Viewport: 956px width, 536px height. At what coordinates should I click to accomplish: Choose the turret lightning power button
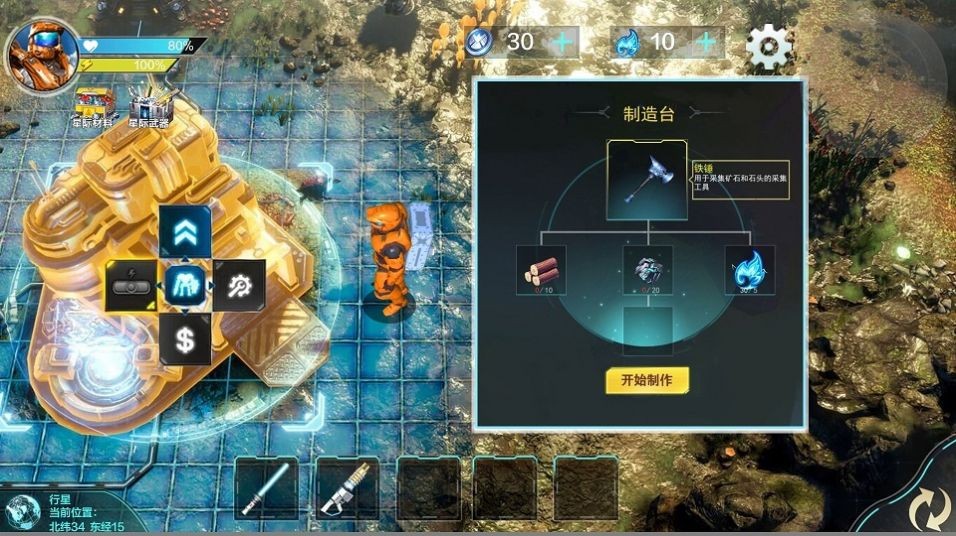click(x=131, y=286)
